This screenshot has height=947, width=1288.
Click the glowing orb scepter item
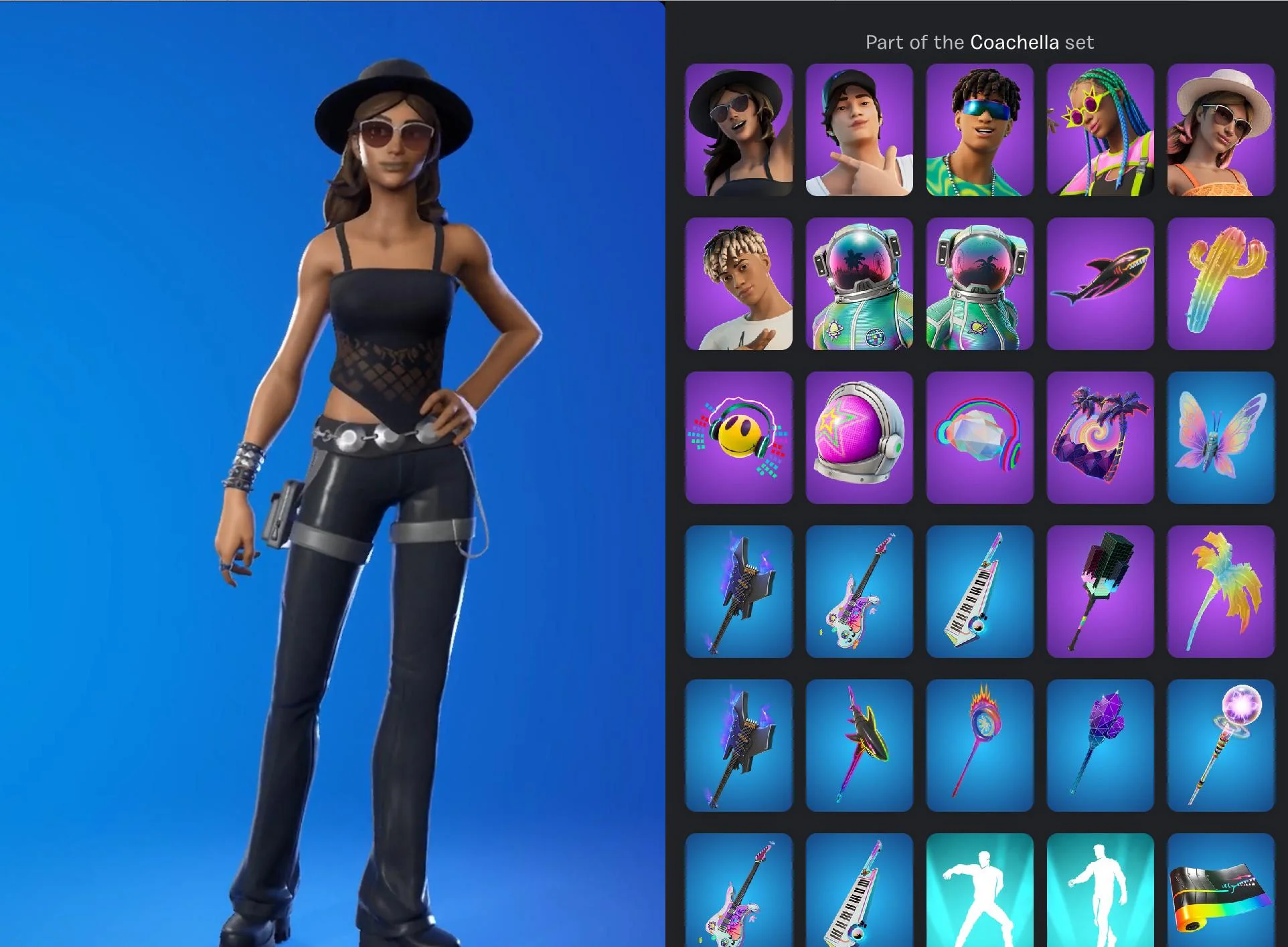1220,746
